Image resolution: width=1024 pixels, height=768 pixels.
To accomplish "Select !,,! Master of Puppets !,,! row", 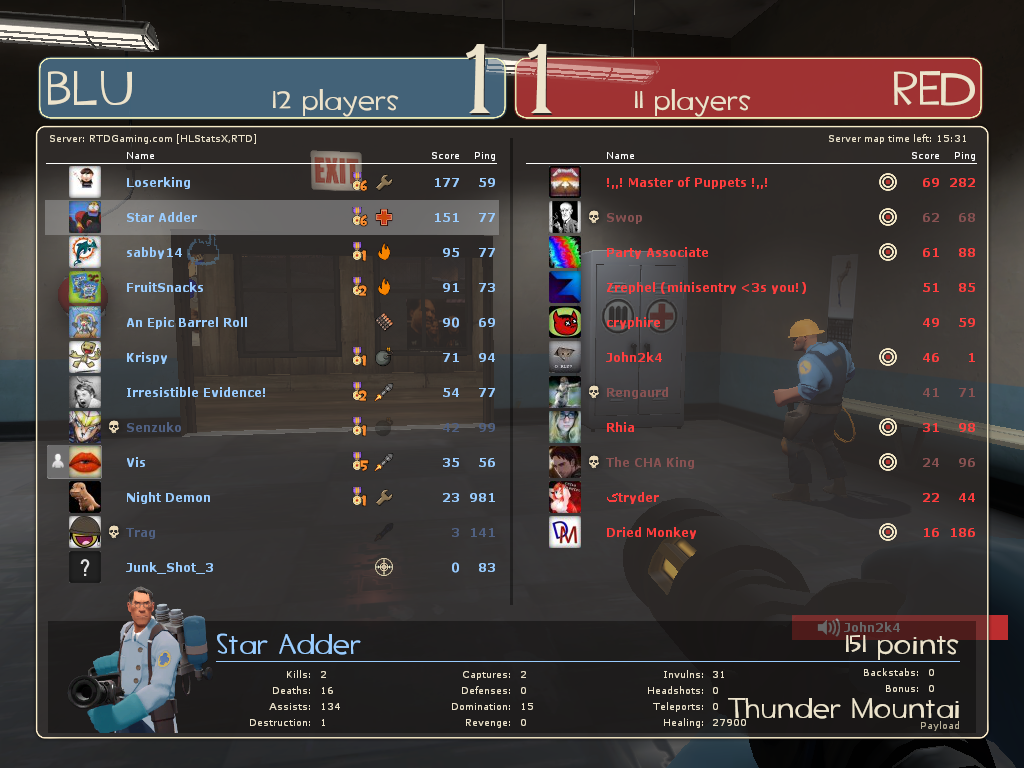I will [x=687, y=183].
